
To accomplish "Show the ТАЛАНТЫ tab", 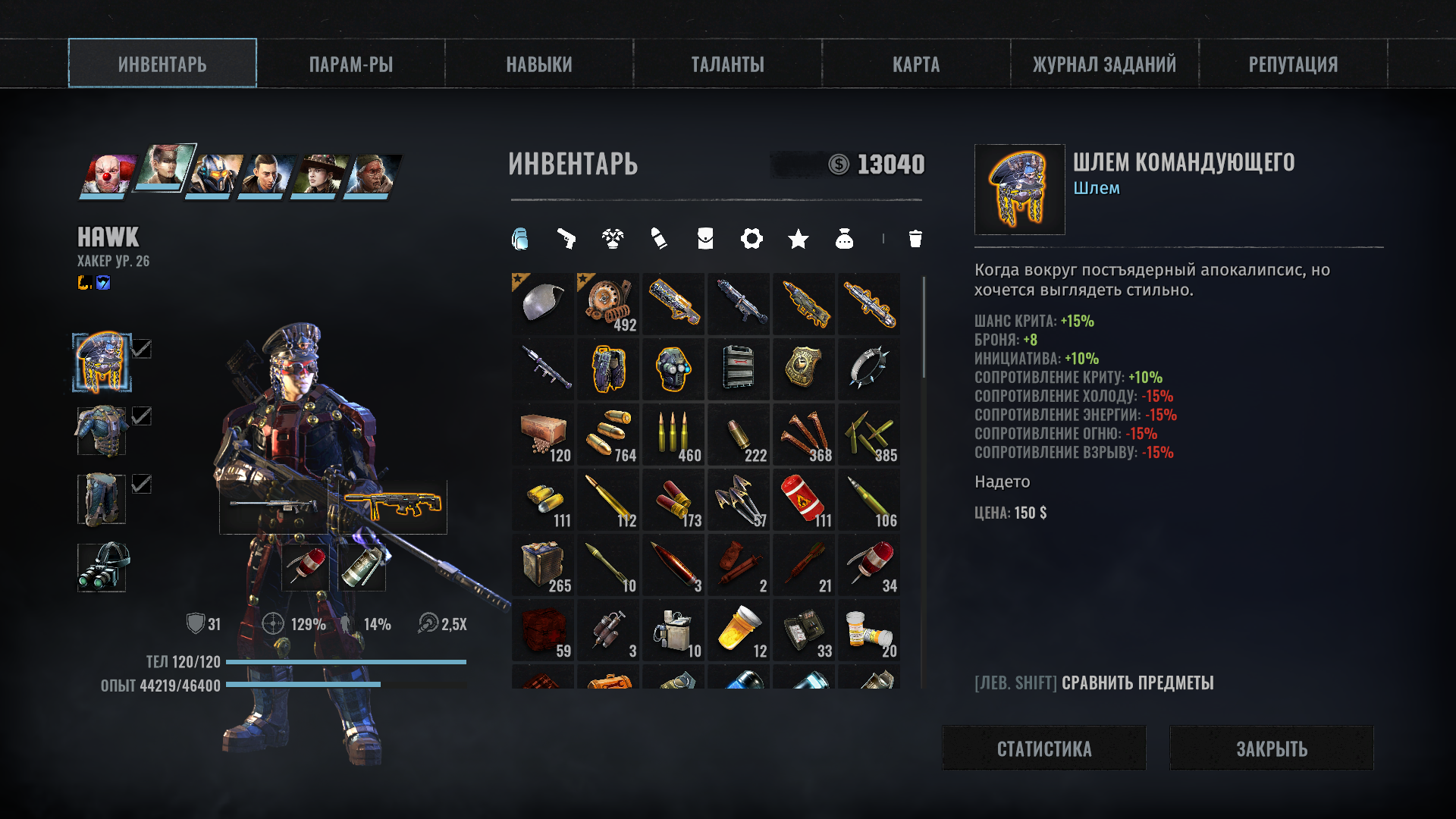I will pos(727,64).
